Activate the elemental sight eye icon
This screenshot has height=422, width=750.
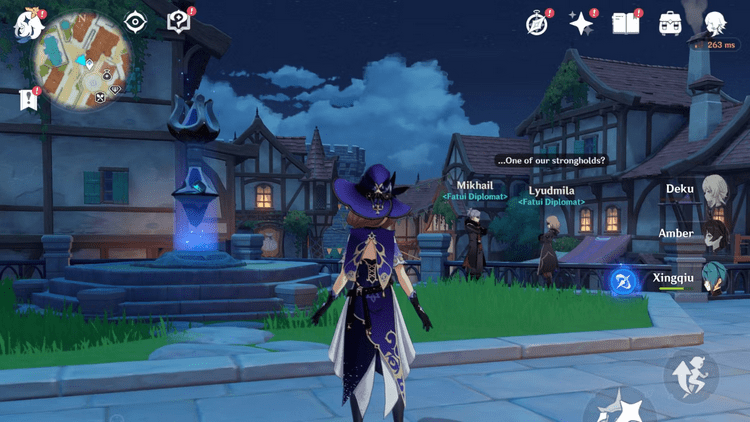[135, 22]
